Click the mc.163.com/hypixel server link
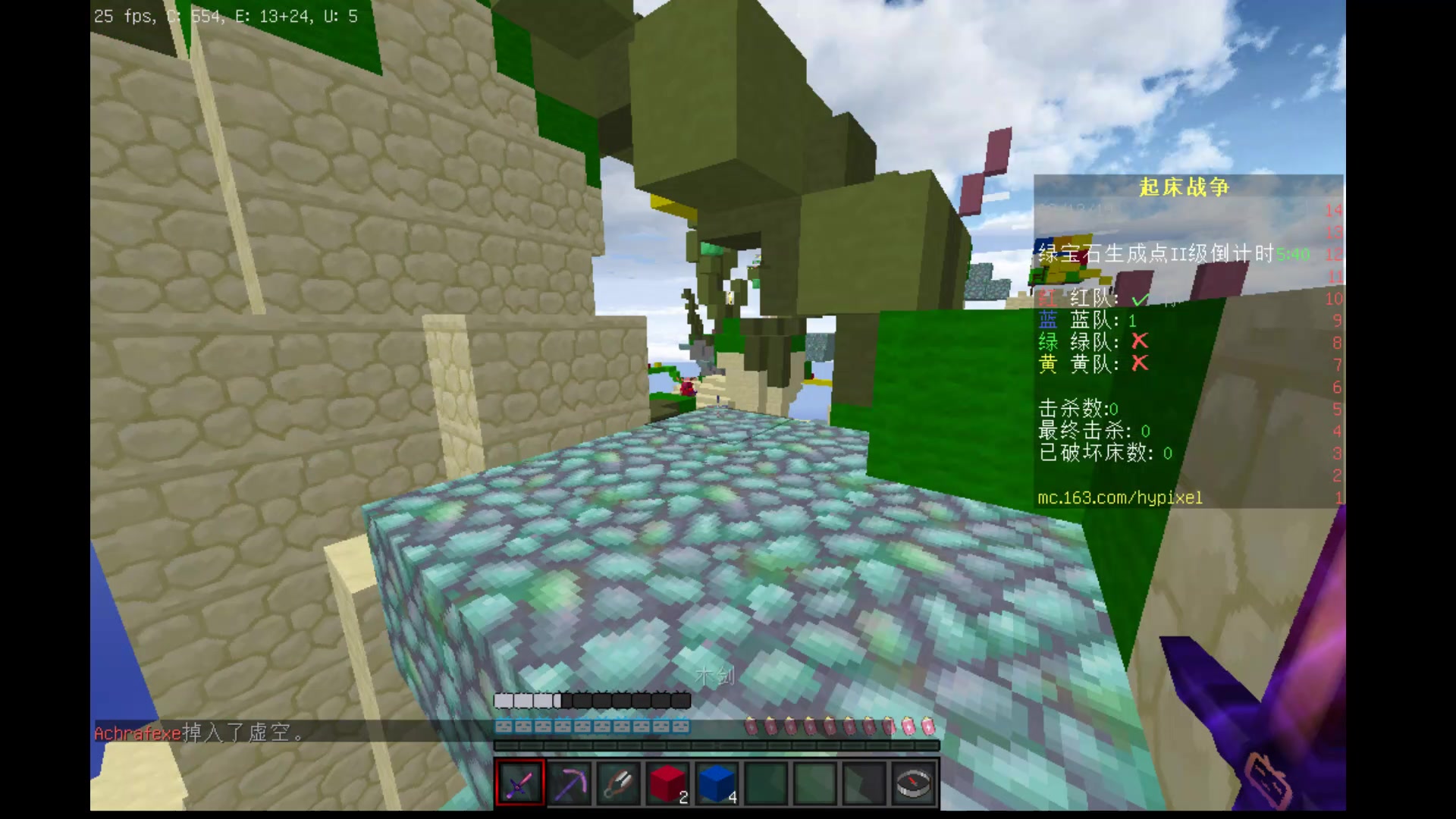Image resolution: width=1456 pixels, height=819 pixels. click(x=1120, y=499)
